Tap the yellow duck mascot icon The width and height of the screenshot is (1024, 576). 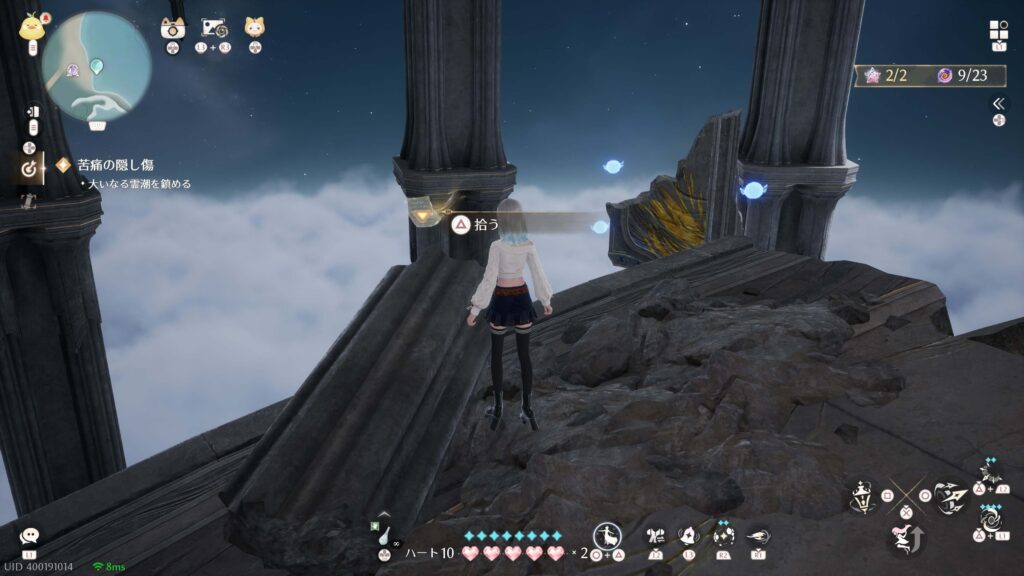32,26
